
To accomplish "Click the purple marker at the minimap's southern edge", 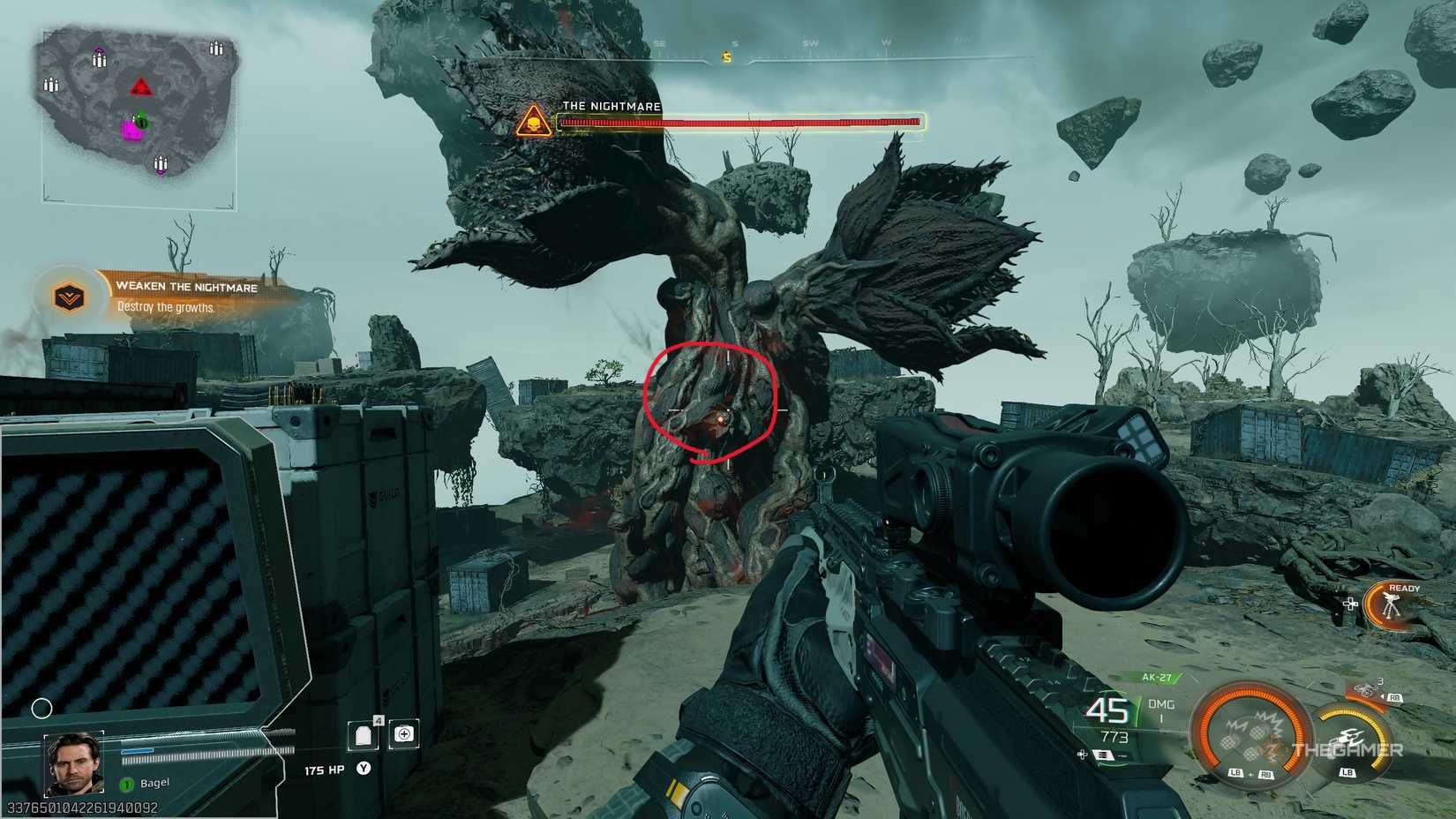I will click(161, 173).
